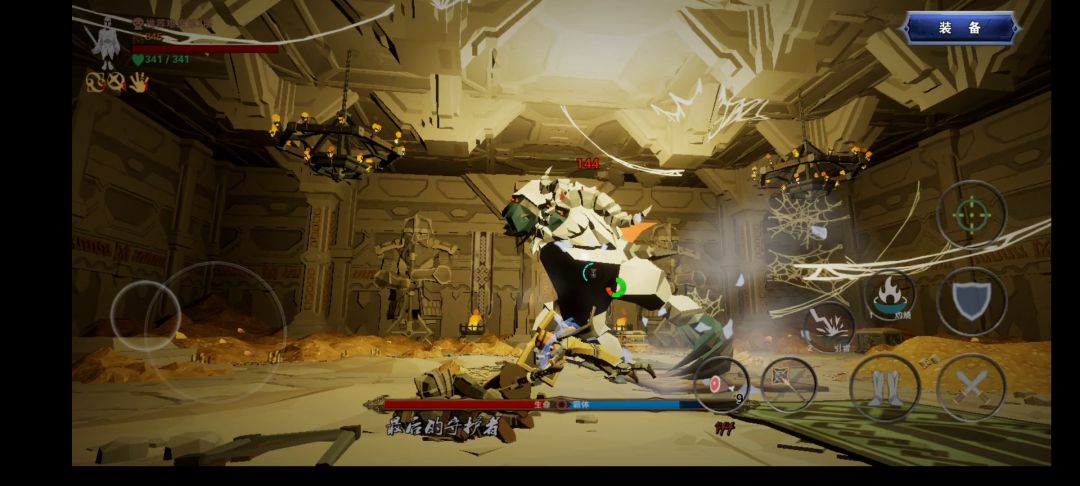
Task: Tap the crosshair lock-on target button
Action: [971, 215]
